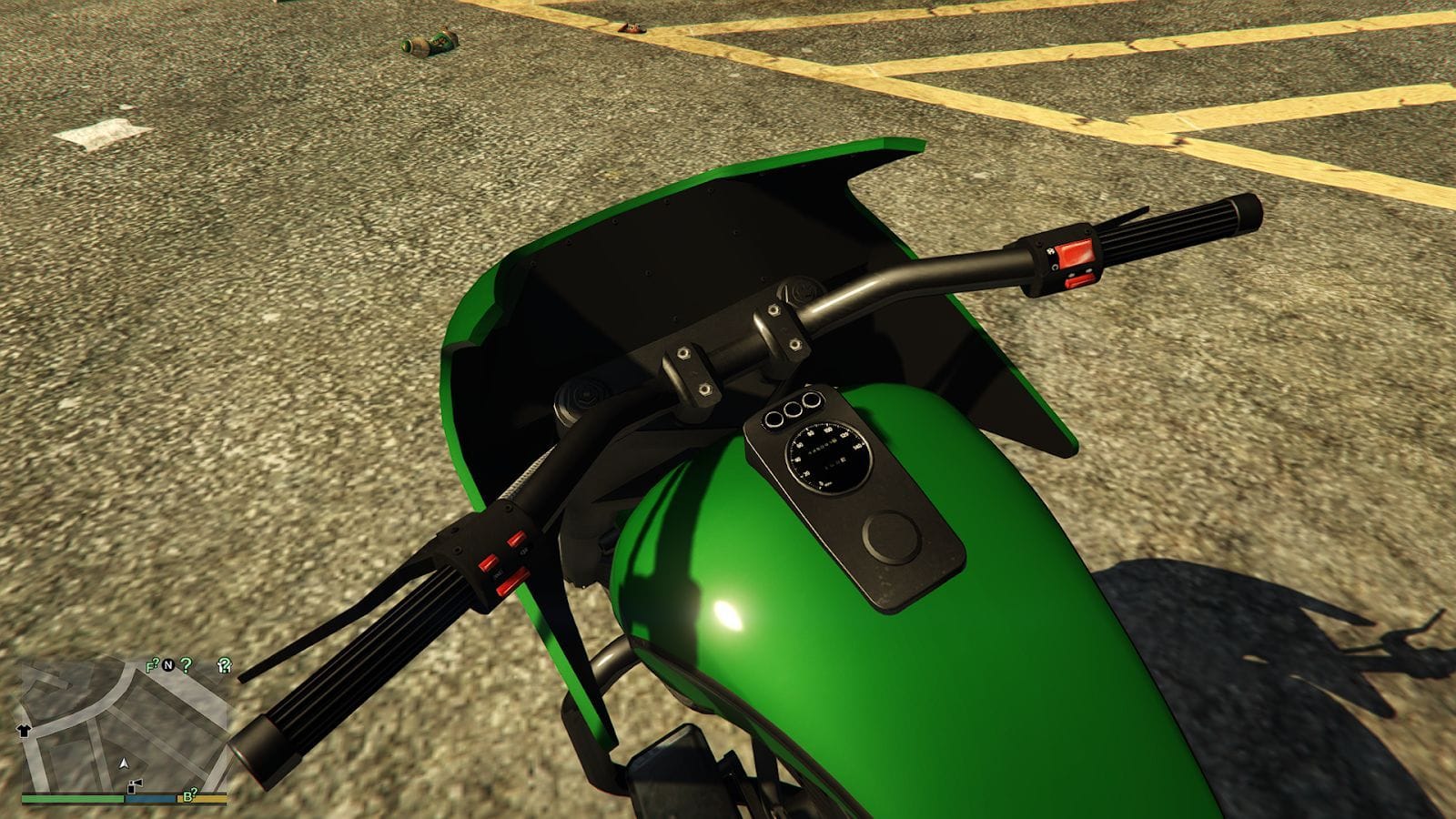Click the round fuel cap below the speedometer

tap(890, 539)
